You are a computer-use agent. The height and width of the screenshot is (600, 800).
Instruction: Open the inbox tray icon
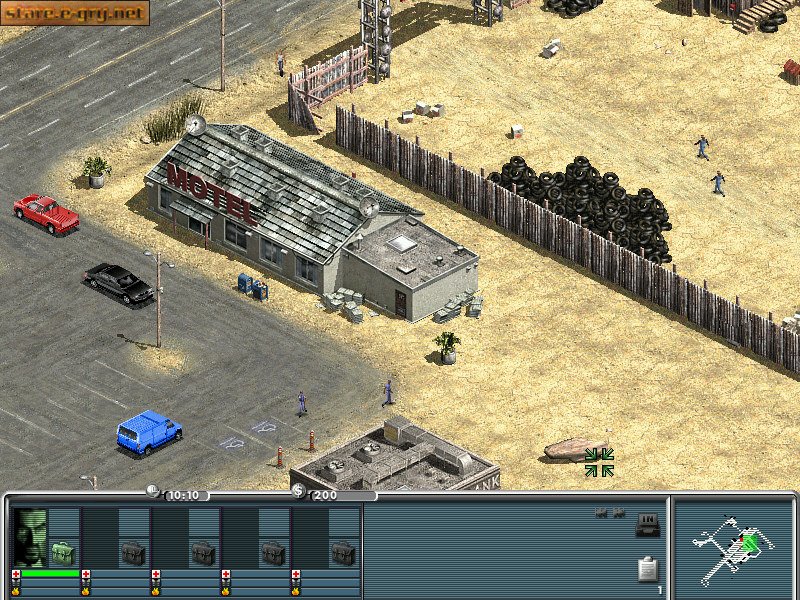(647, 524)
